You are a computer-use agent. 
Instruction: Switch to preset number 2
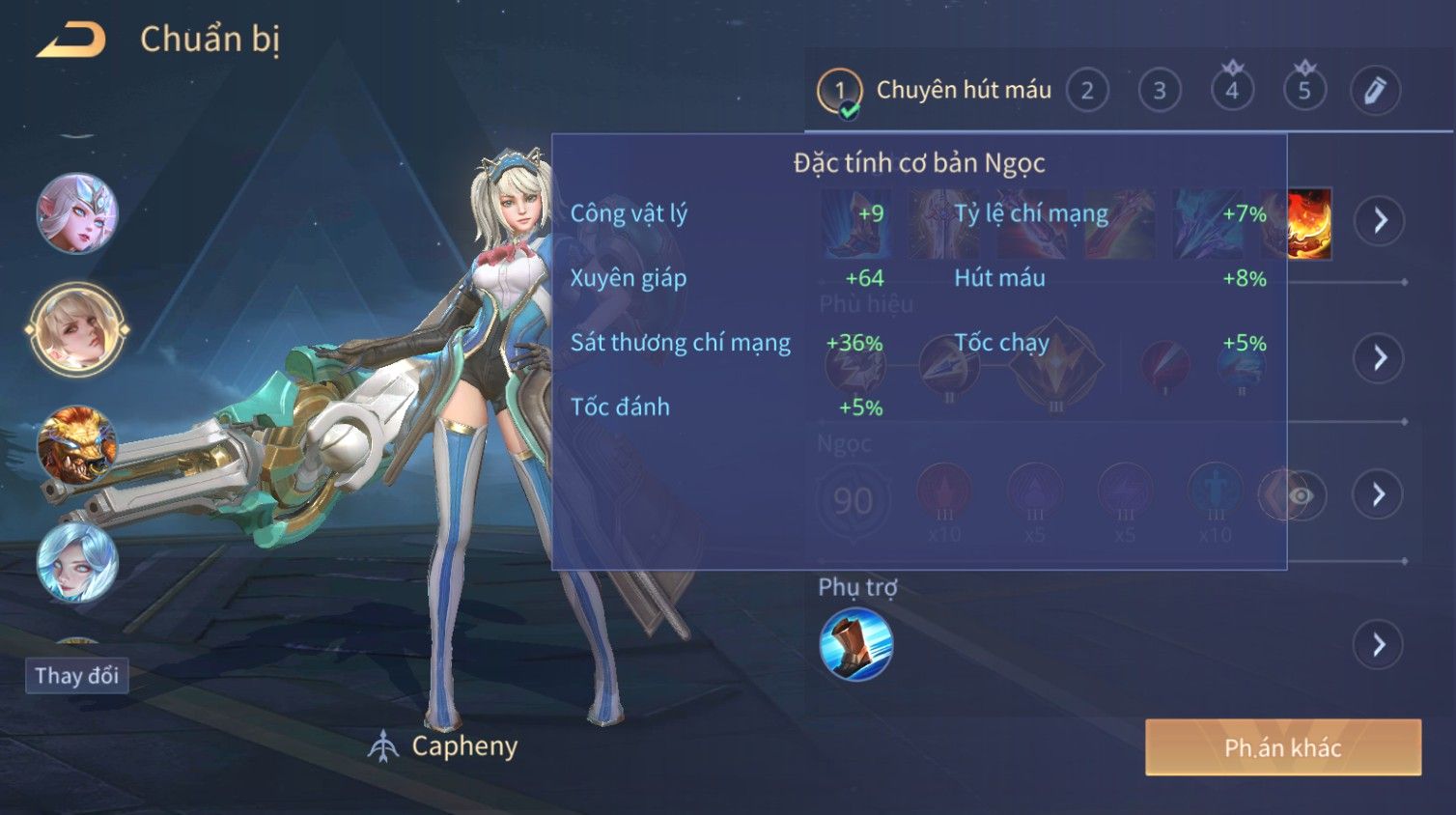click(1087, 91)
